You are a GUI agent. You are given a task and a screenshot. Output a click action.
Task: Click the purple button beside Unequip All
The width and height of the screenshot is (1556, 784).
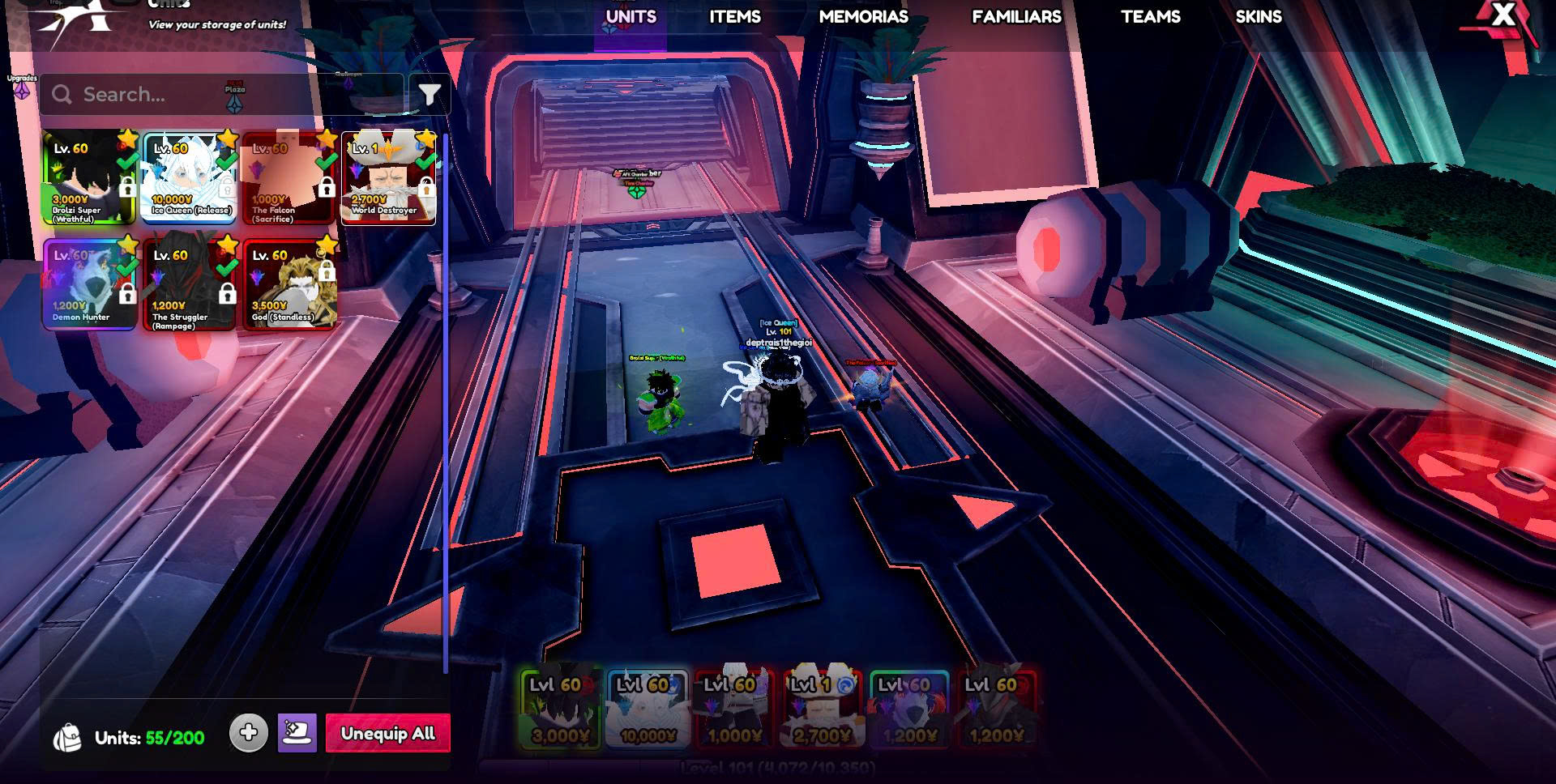pyautogui.click(x=297, y=733)
